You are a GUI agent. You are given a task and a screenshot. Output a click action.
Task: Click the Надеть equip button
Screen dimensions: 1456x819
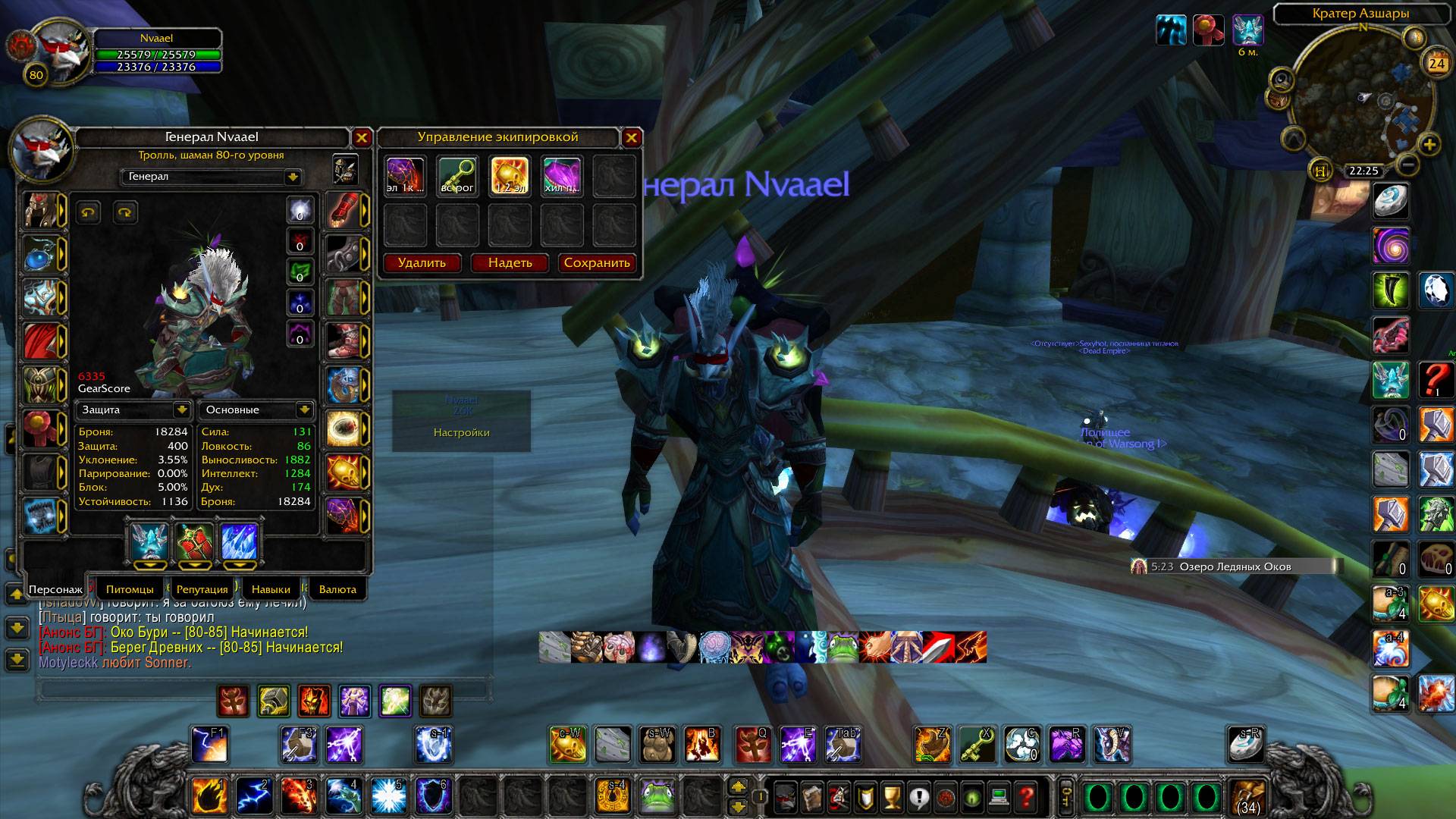[510, 263]
